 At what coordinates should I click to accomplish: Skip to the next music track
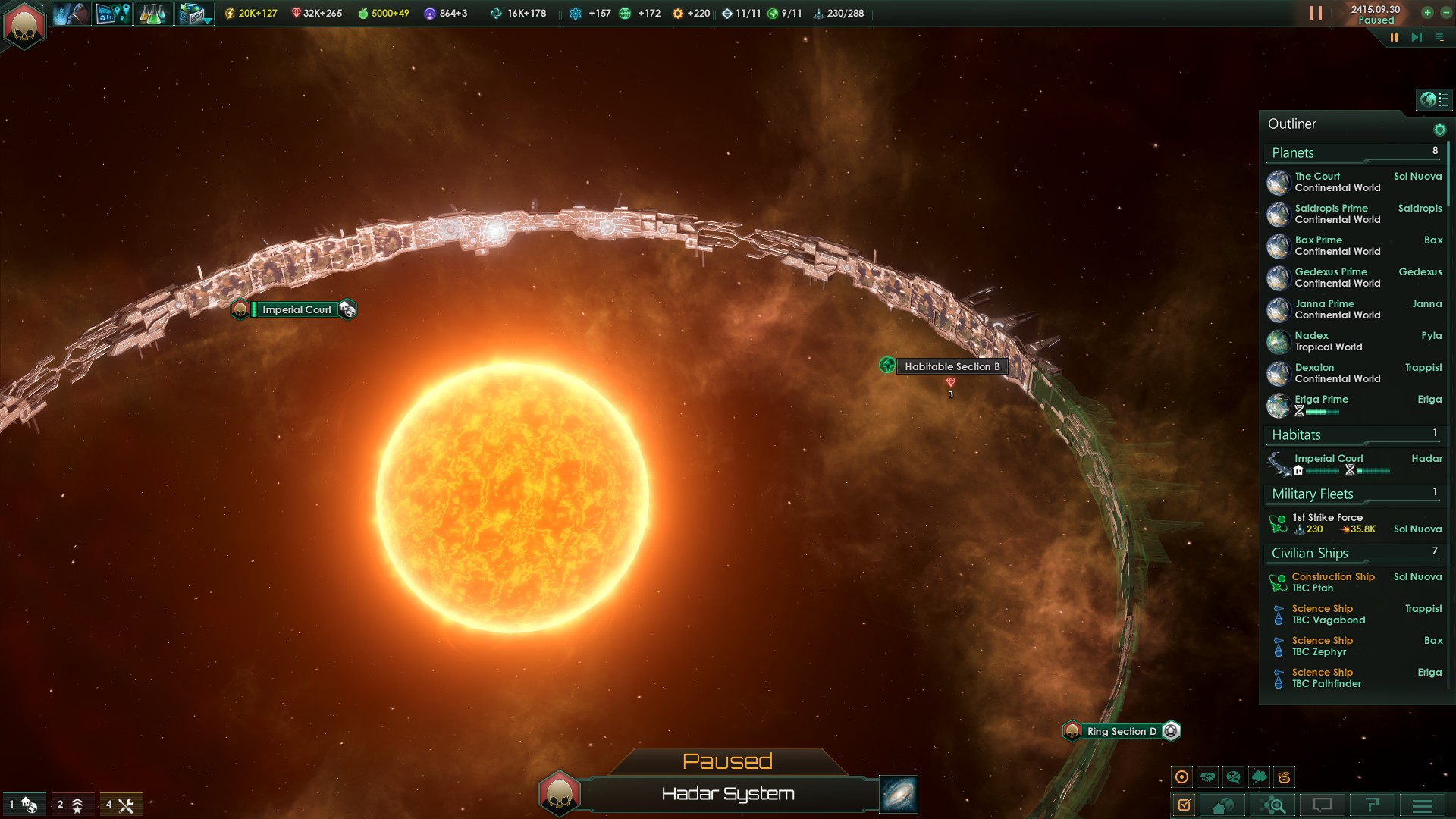coord(1416,37)
